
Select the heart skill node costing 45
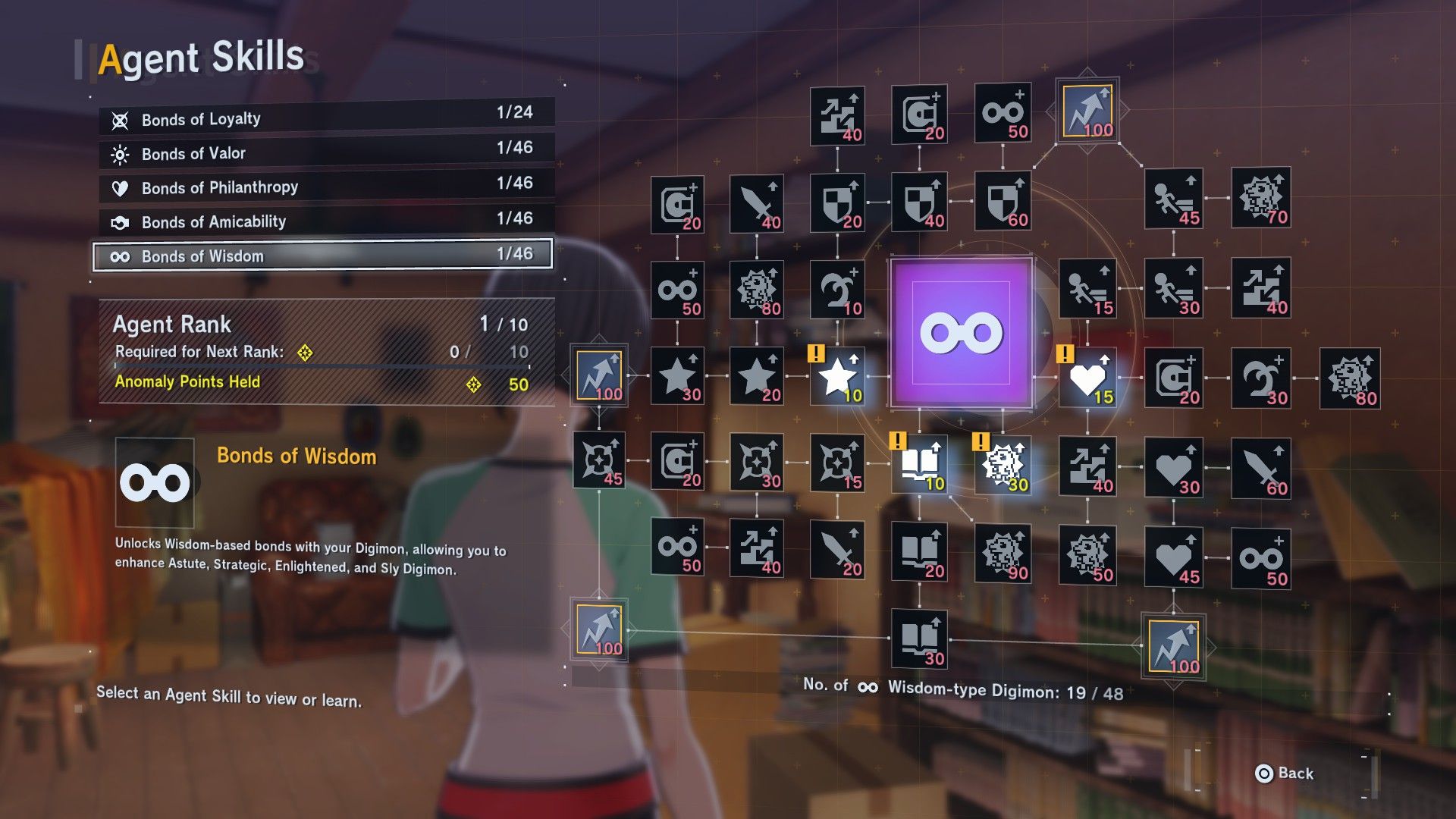pyautogui.click(x=1173, y=558)
